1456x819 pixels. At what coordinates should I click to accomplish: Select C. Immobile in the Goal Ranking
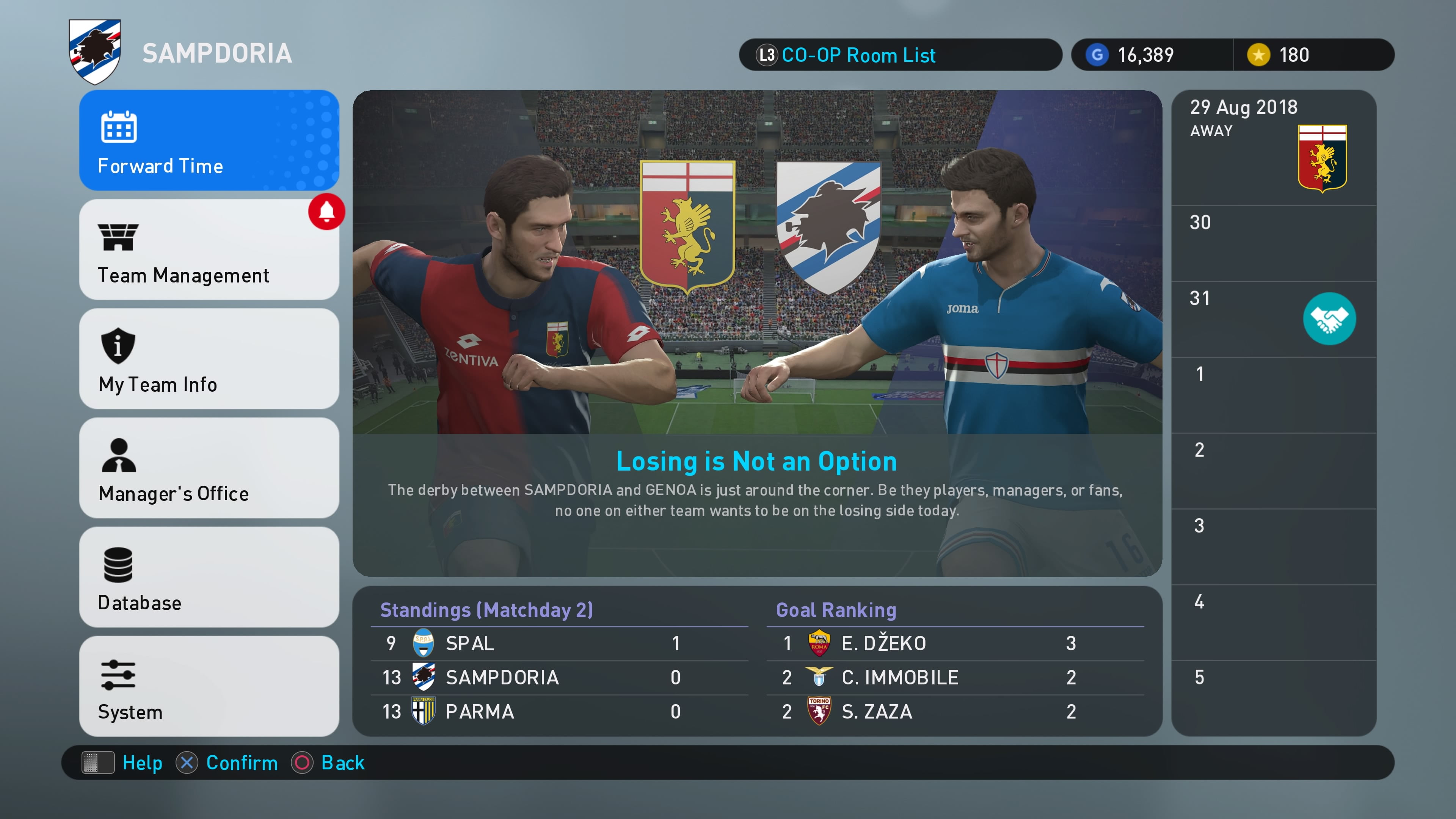point(955,677)
